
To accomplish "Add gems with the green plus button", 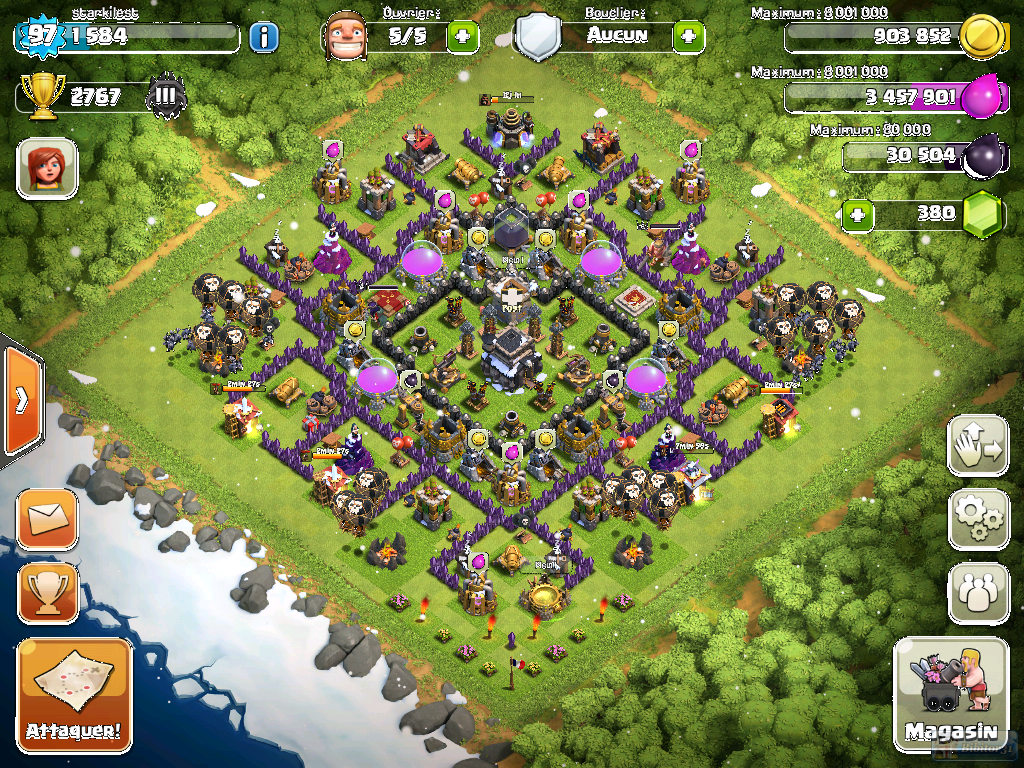I will [856, 214].
